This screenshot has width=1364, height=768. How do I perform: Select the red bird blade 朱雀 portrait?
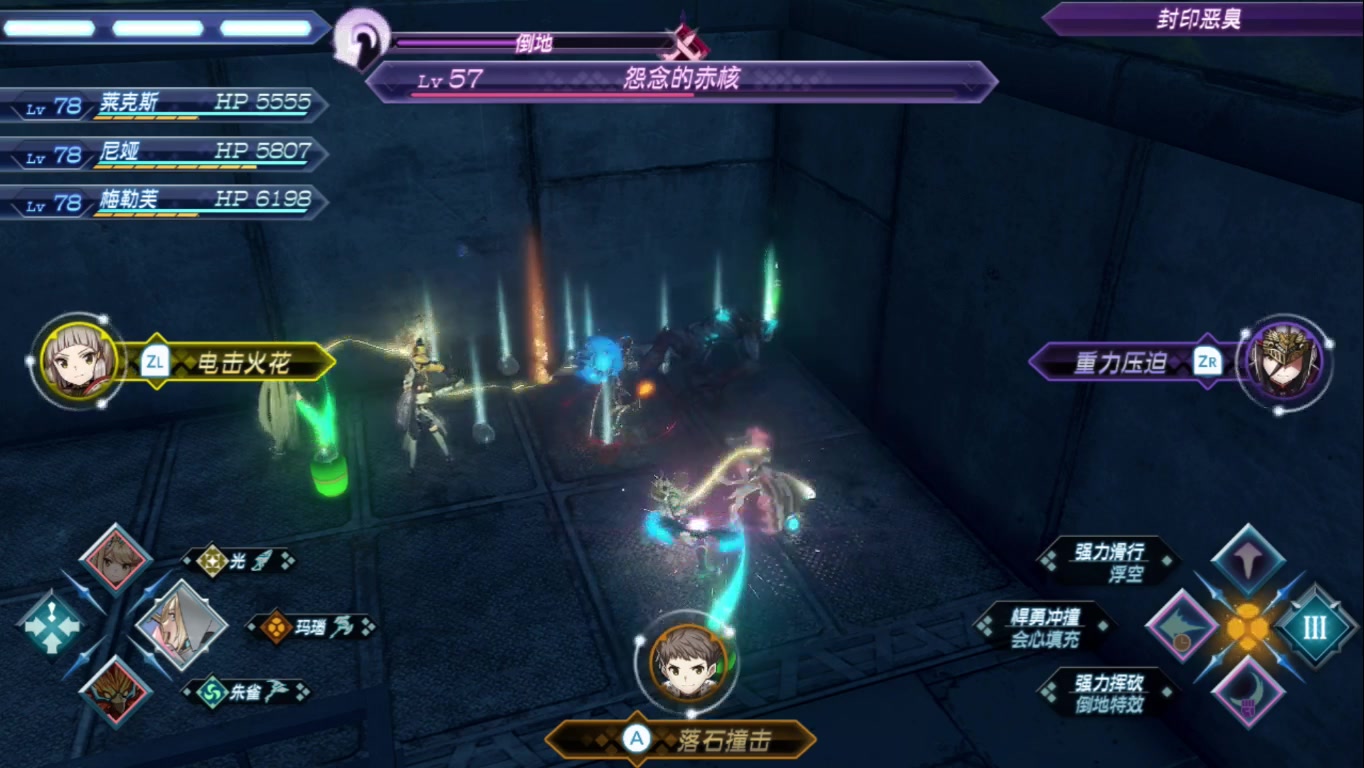[115, 692]
